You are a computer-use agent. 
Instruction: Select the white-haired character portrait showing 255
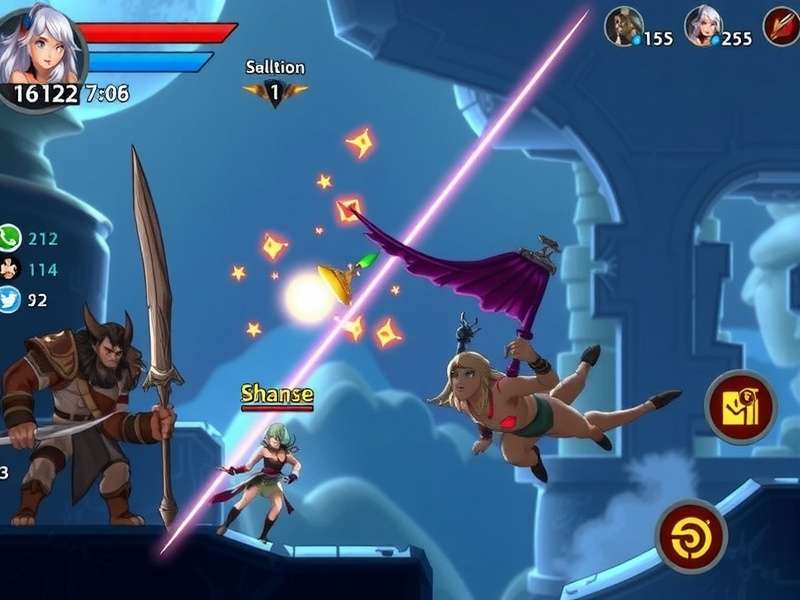(703, 26)
